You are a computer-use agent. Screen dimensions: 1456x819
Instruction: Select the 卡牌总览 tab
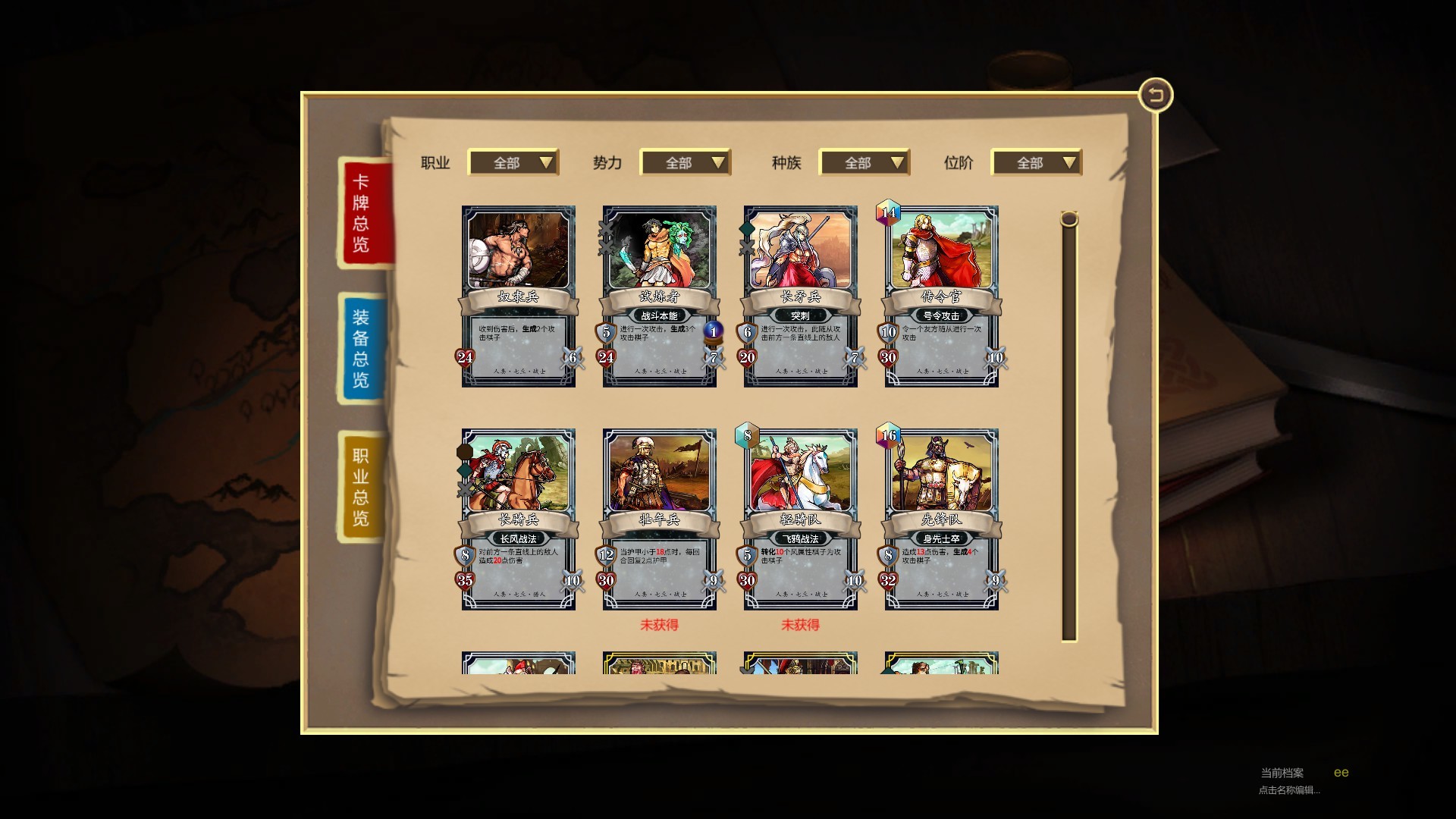(x=361, y=216)
